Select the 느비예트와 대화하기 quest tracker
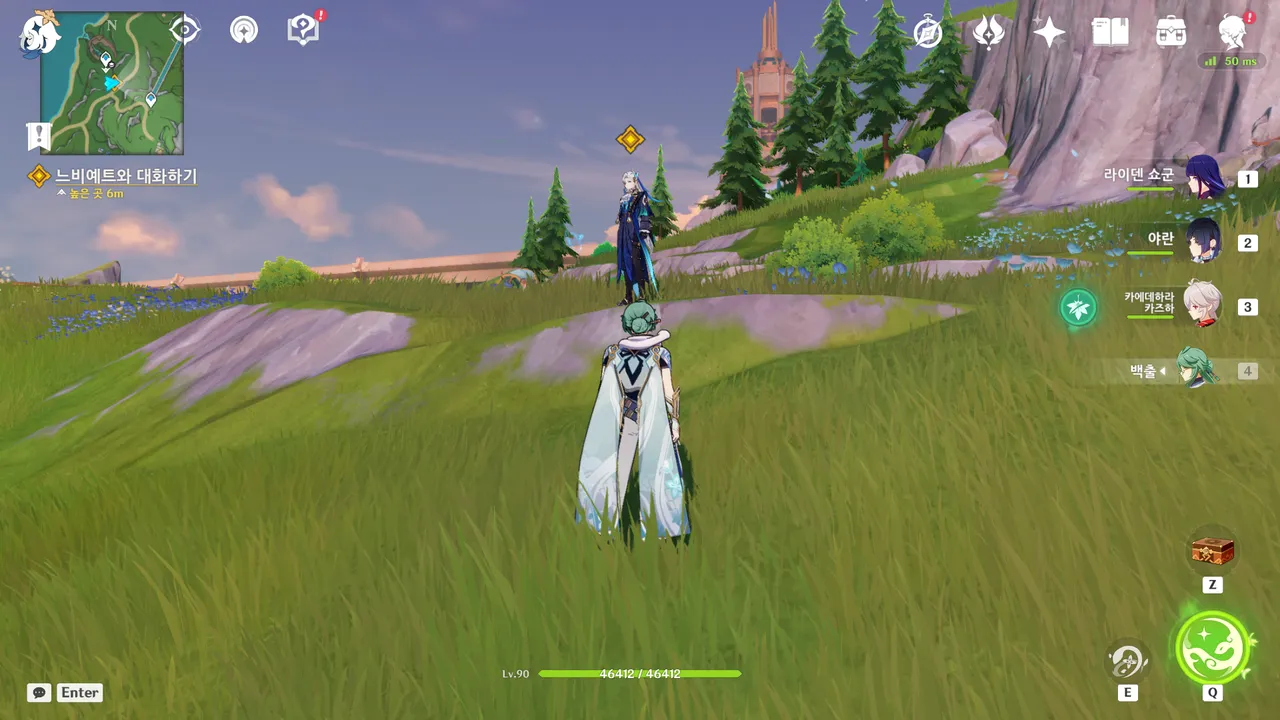The width and height of the screenshot is (1280, 720). 125,176
